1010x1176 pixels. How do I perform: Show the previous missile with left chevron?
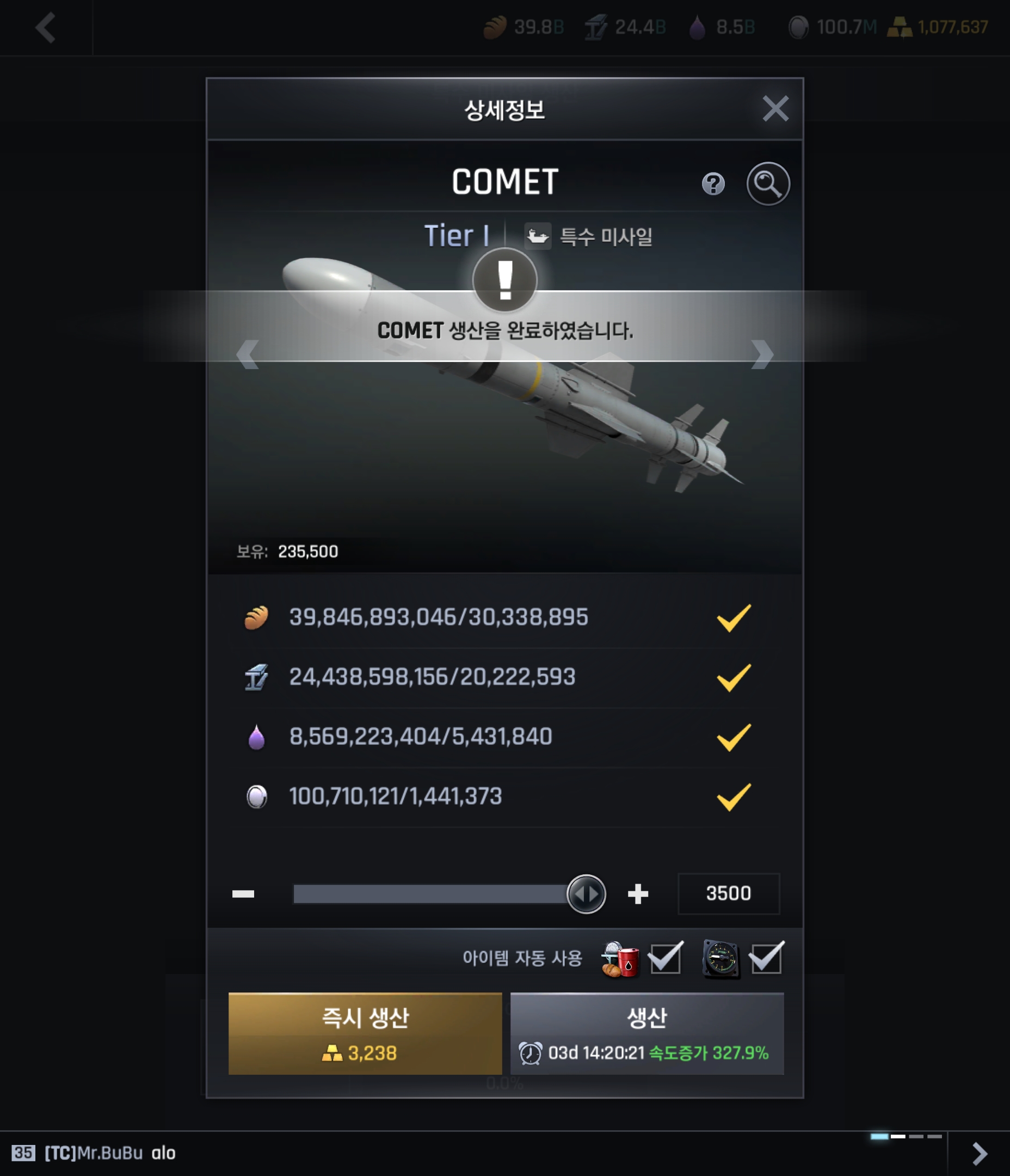coord(248,355)
